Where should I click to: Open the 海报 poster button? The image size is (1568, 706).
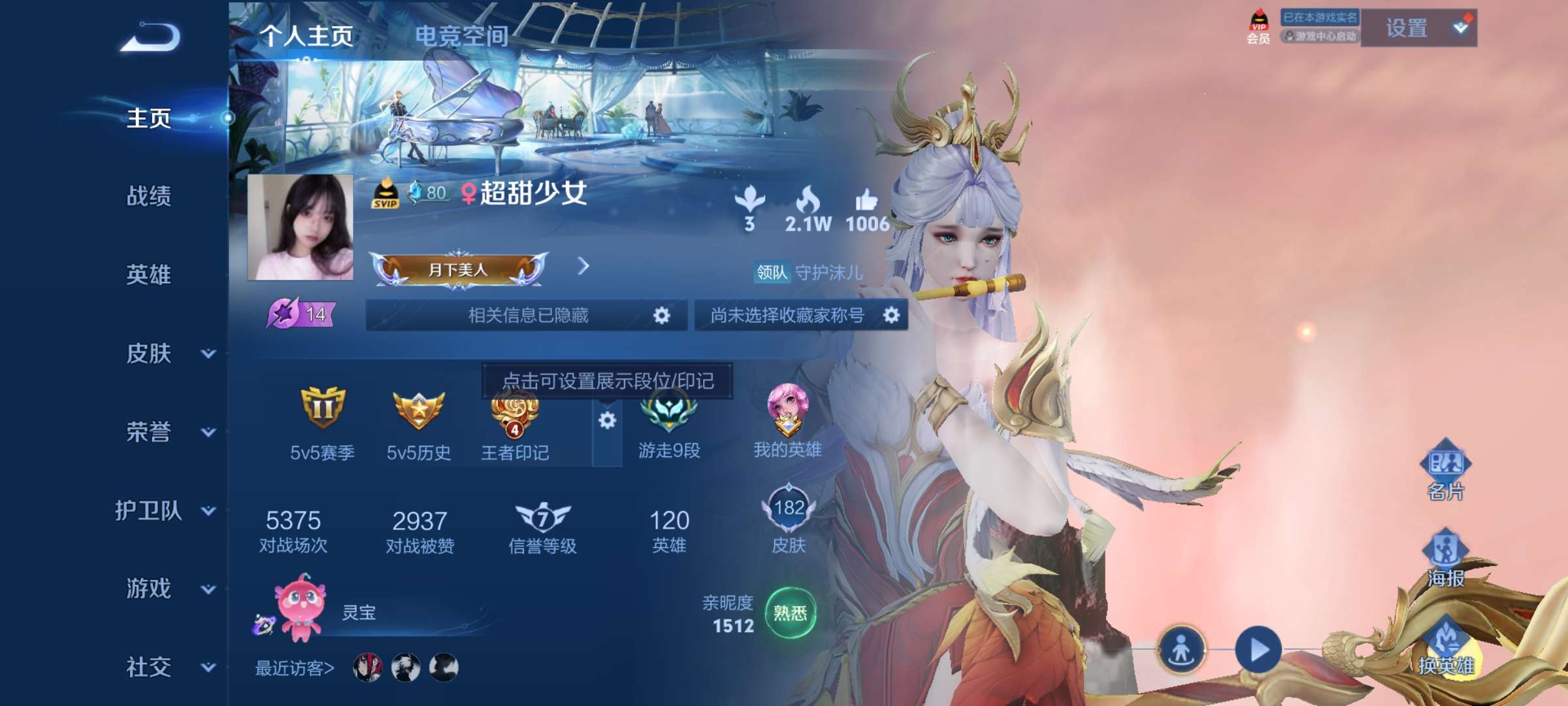pyautogui.click(x=1445, y=557)
